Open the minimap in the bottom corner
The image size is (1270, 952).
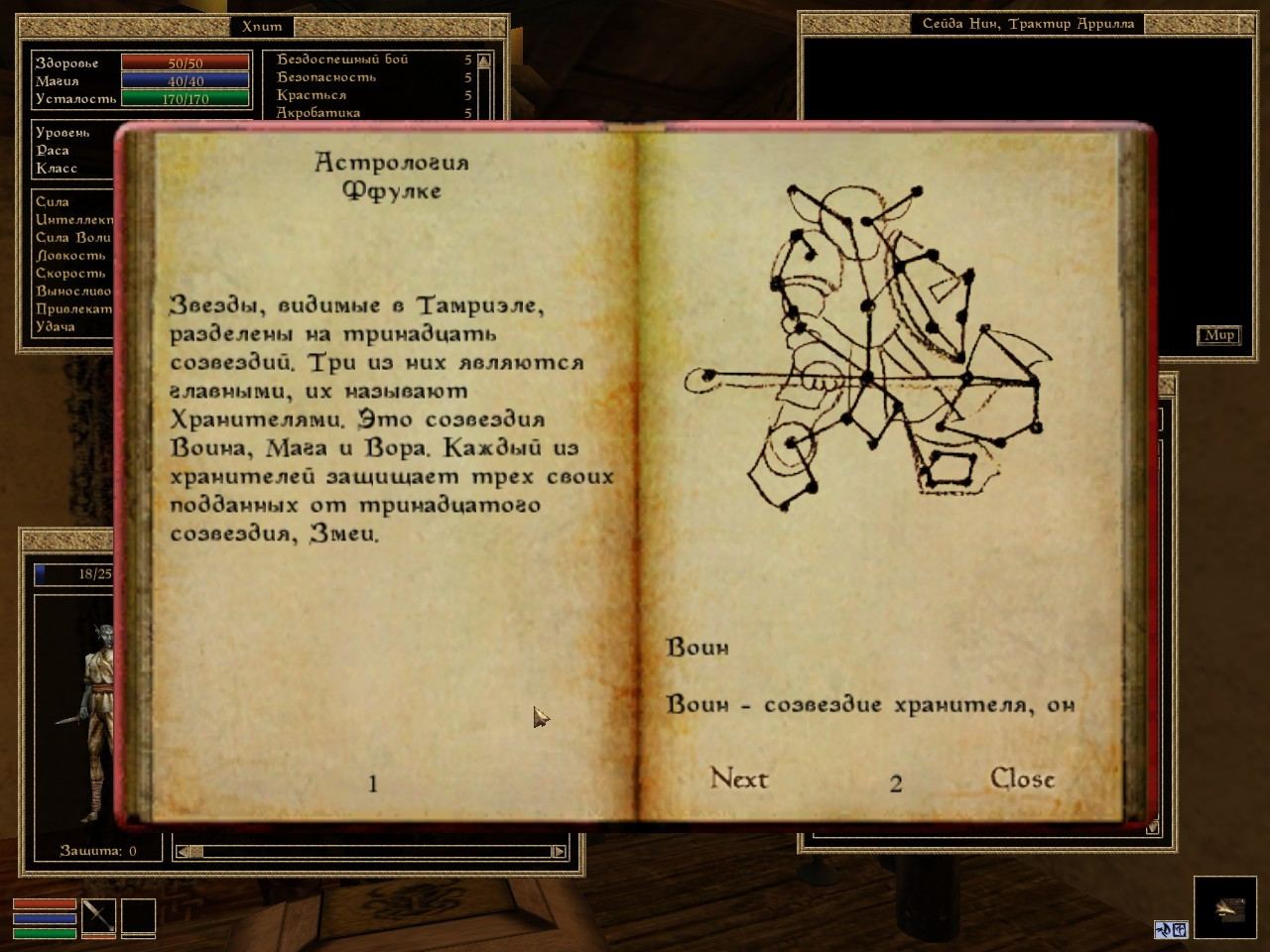(1224, 907)
